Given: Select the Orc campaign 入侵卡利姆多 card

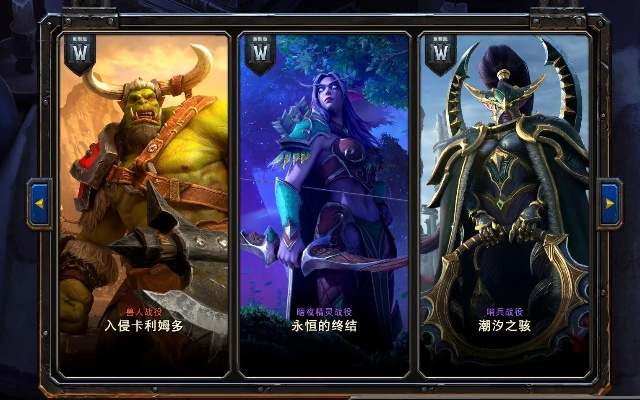Looking at the screenshot, I should 144,205.
